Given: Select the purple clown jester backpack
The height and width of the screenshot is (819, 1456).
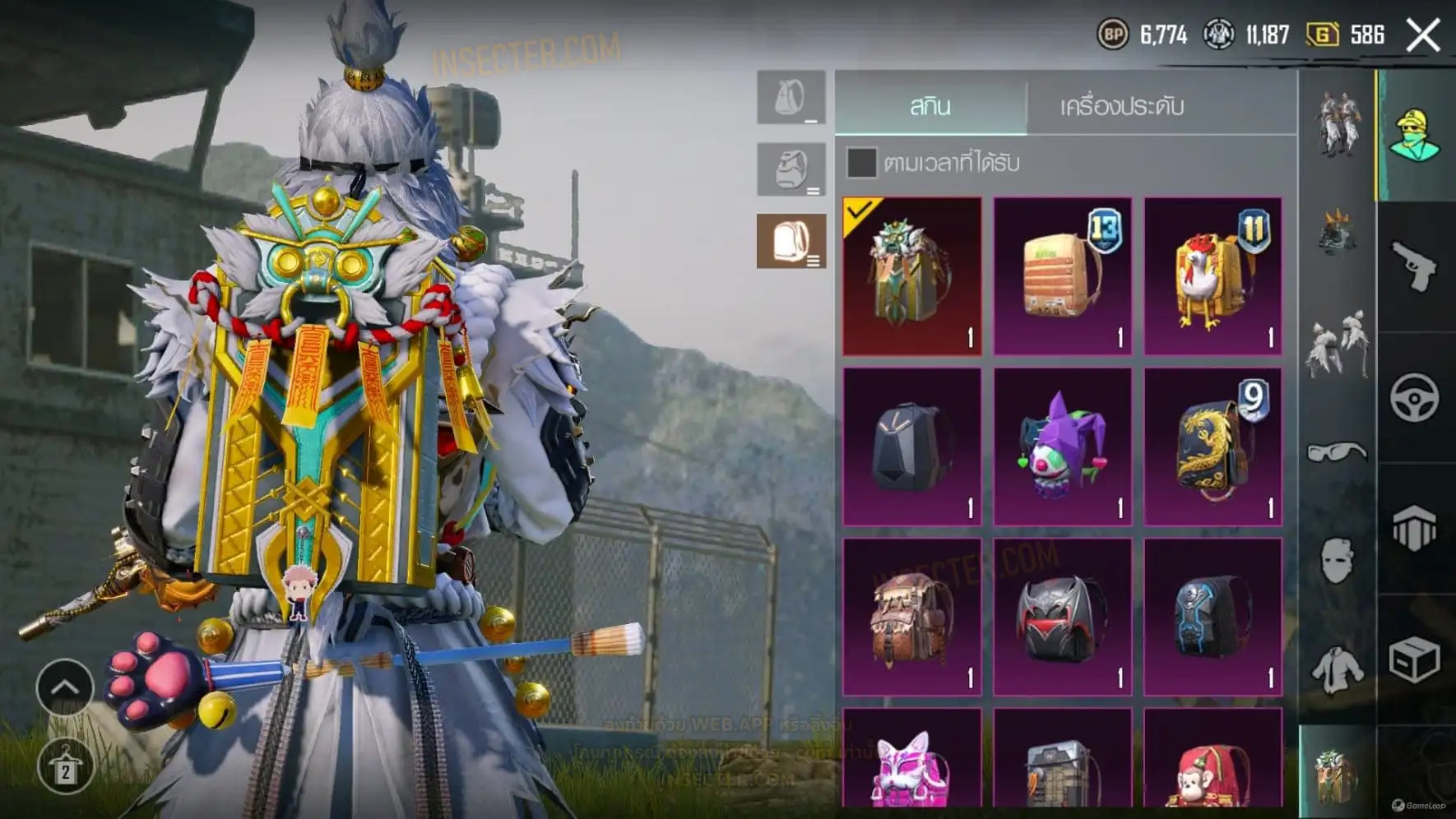Looking at the screenshot, I should point(1062,447).
